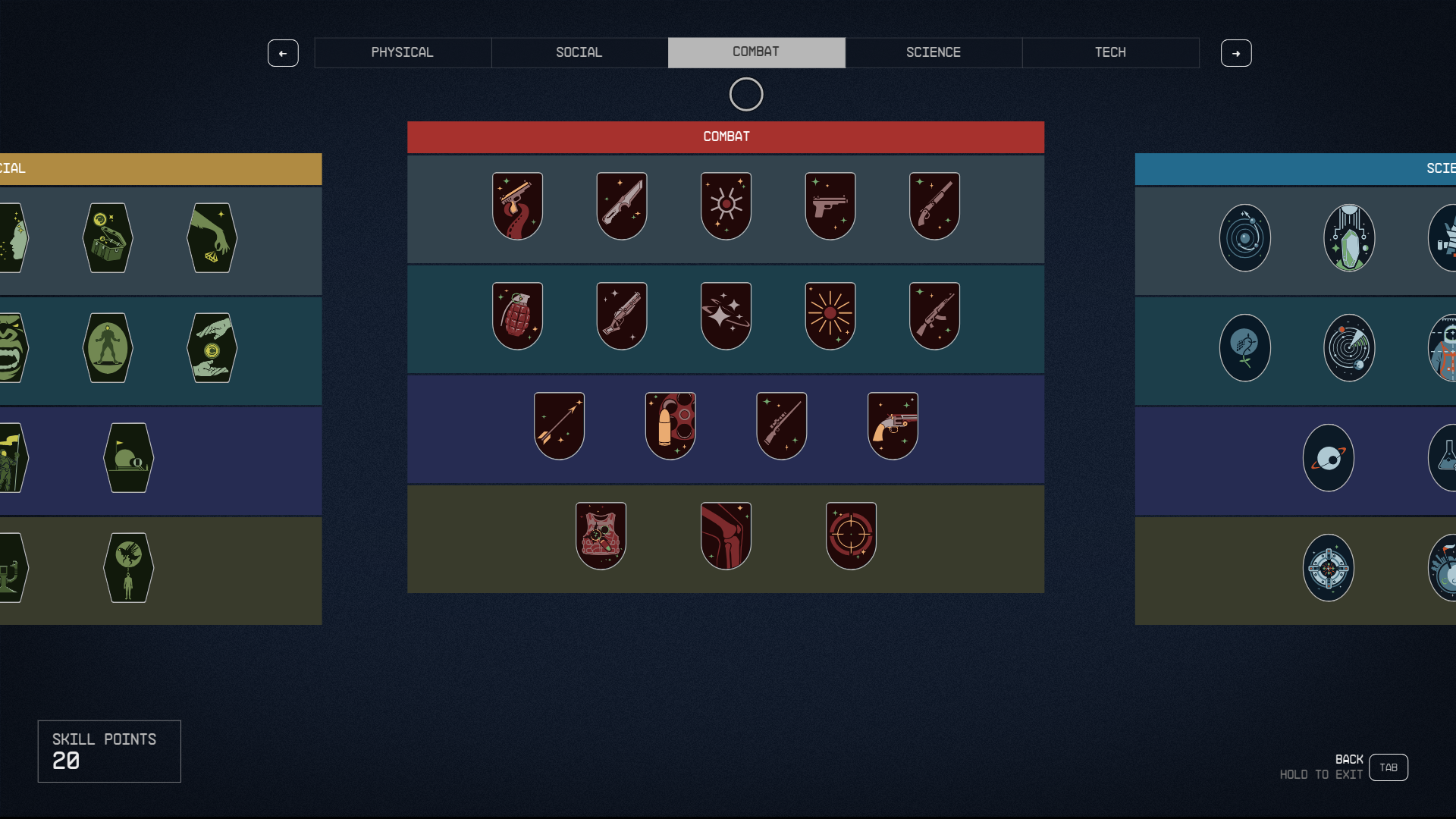This screenshot has height=819, width=1456.
Task: Select the Dueling skill with the blade icon
Action: [622, 205]
